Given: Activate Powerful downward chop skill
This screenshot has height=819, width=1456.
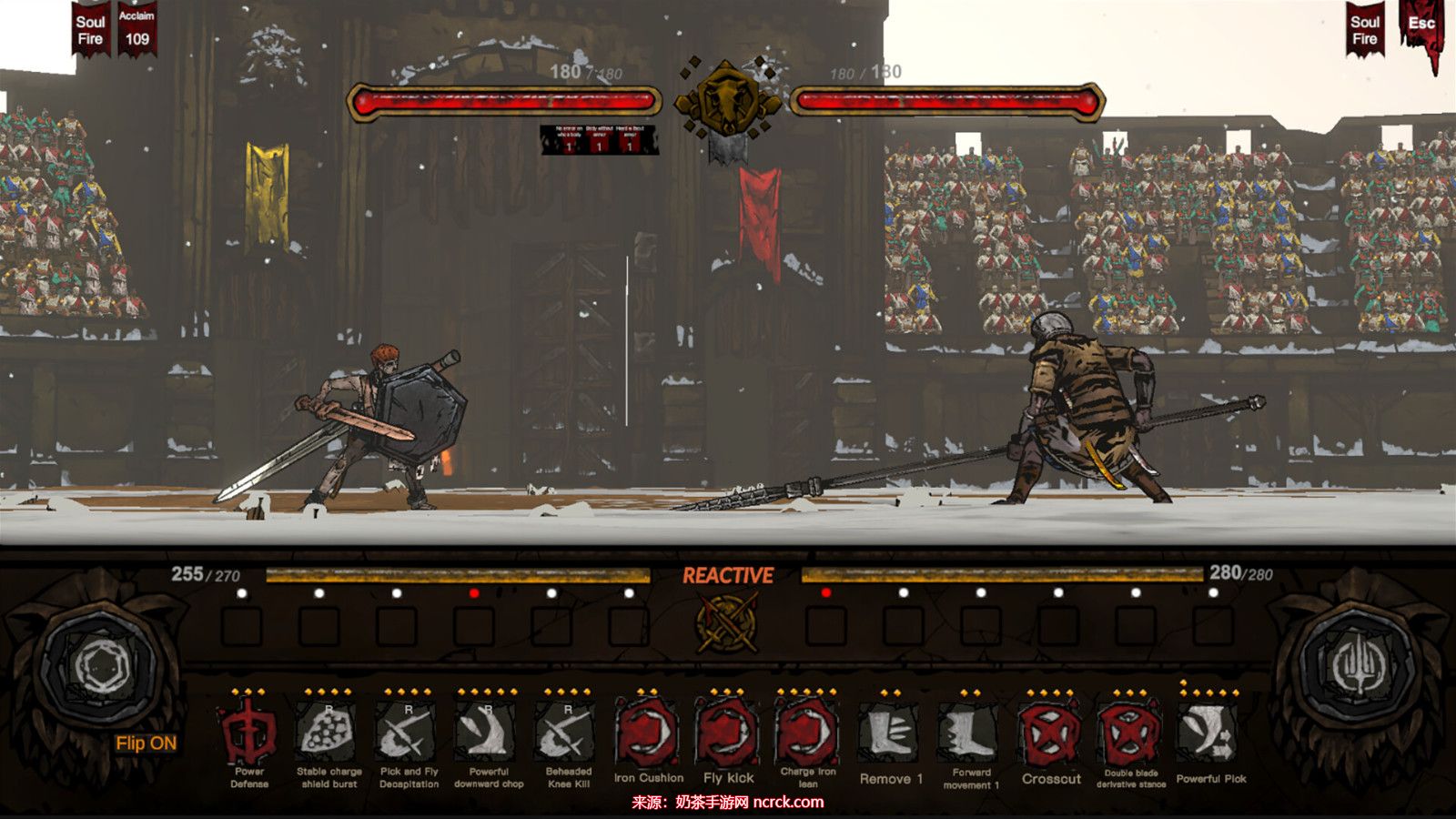Looking at the screenshot, I should (489, 732).
